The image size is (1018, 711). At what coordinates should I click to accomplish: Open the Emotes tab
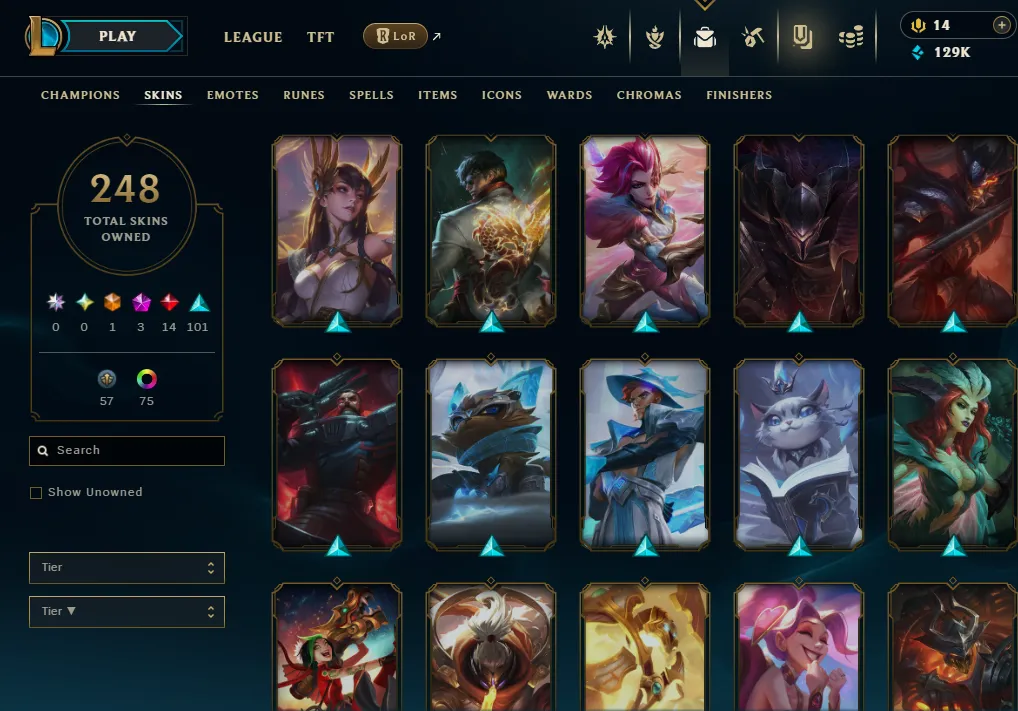[x=233, y=95]
